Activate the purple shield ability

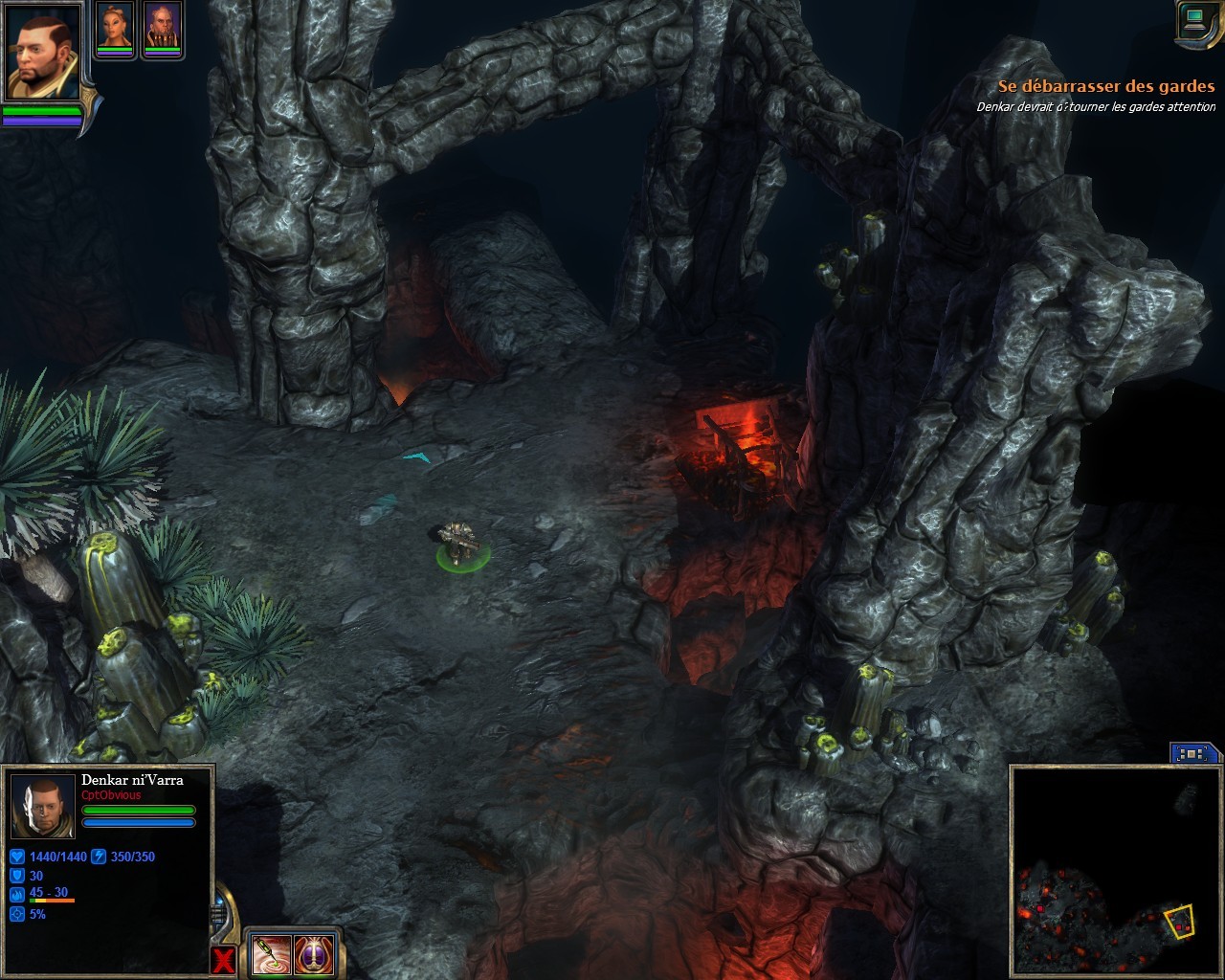(313, 953)
